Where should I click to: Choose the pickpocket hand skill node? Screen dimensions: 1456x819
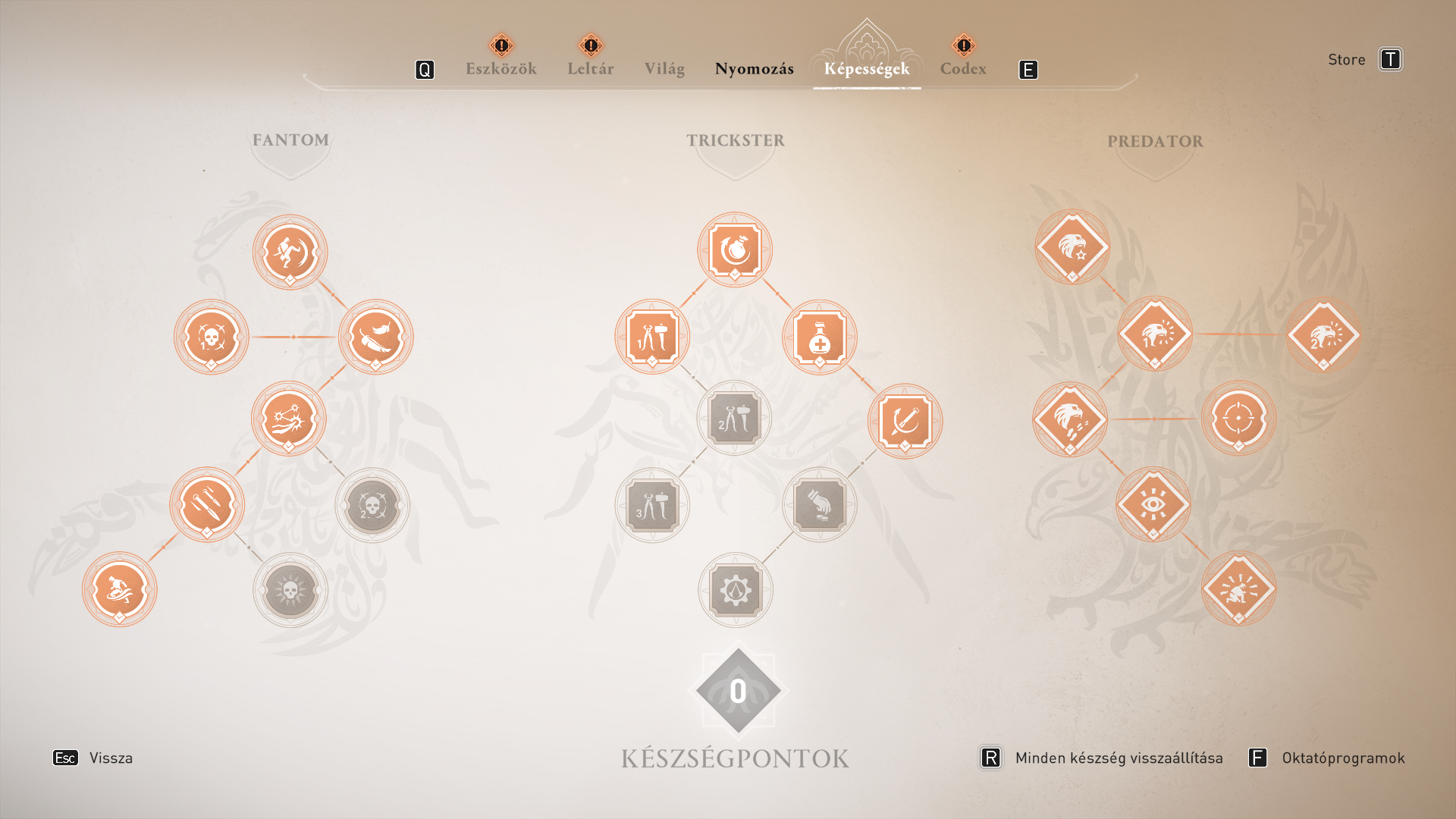coord(820,504)
